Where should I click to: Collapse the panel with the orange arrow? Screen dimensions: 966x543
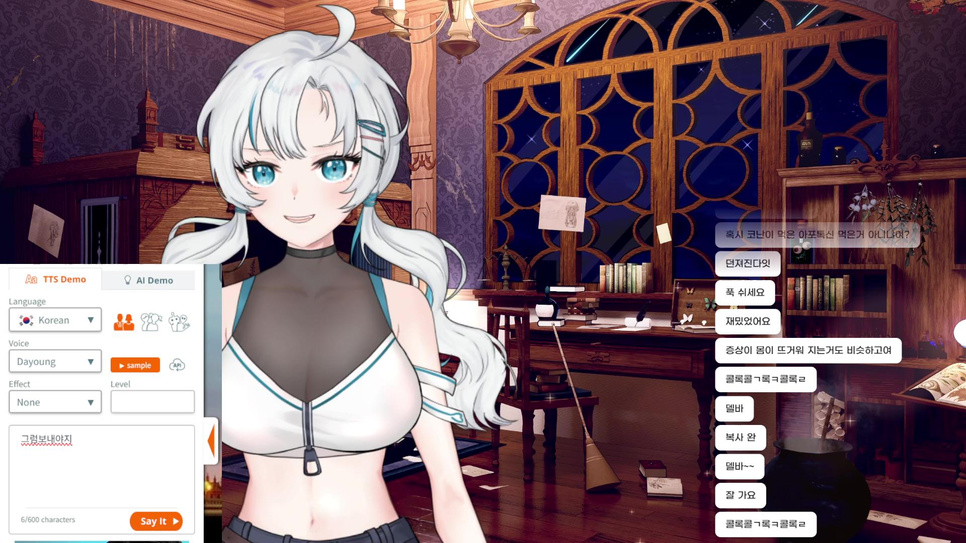[211, 441]
